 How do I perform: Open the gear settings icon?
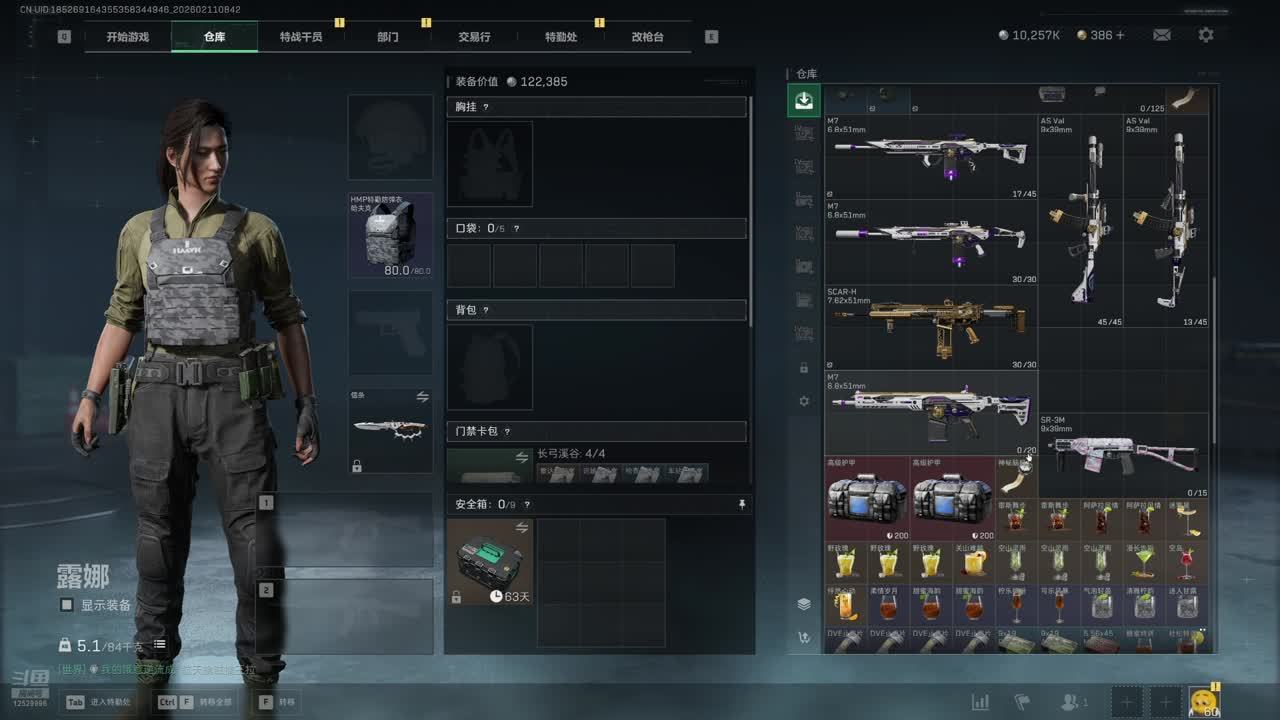(1206, 35)
